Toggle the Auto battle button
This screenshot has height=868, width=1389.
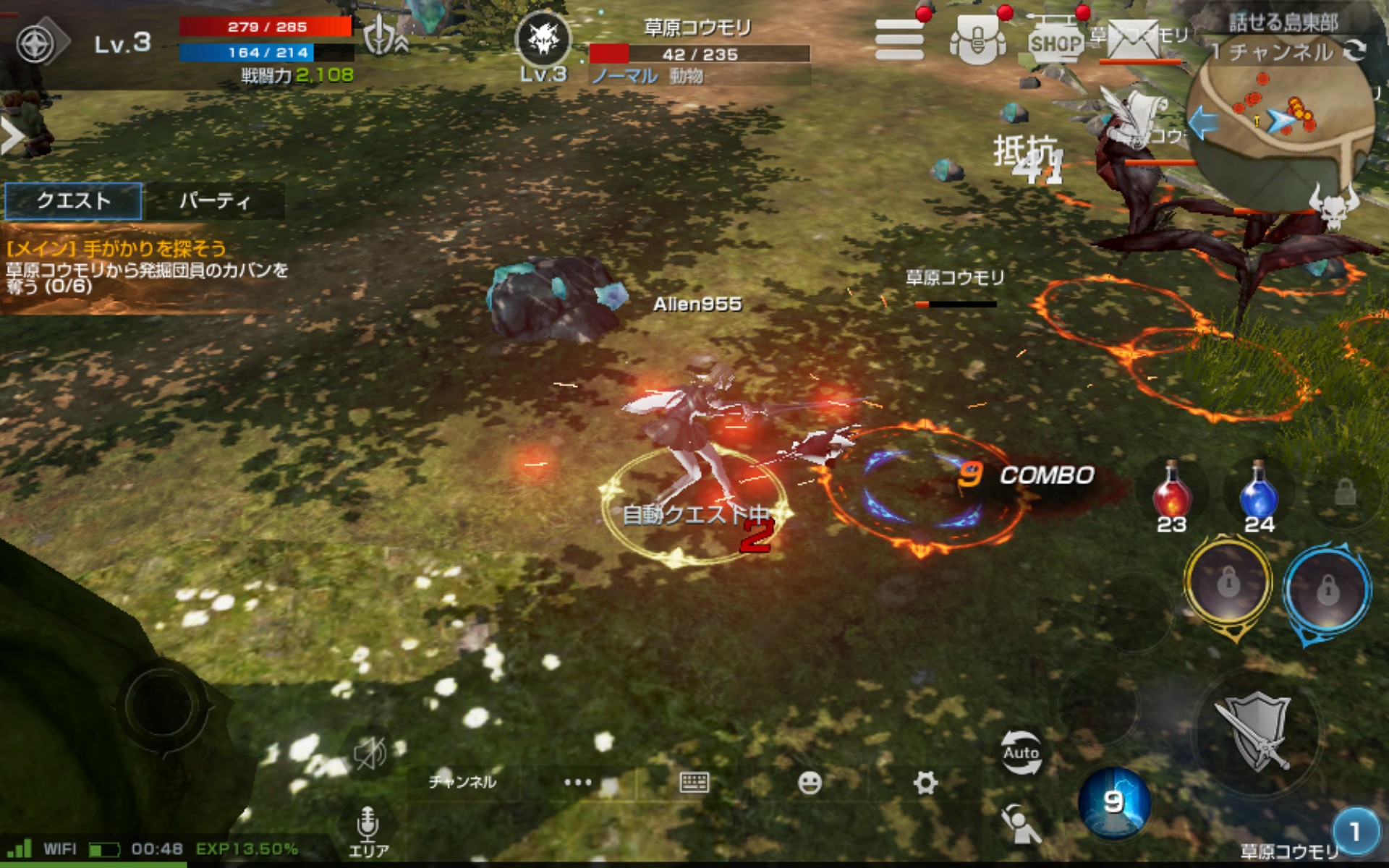(1021, 752)
